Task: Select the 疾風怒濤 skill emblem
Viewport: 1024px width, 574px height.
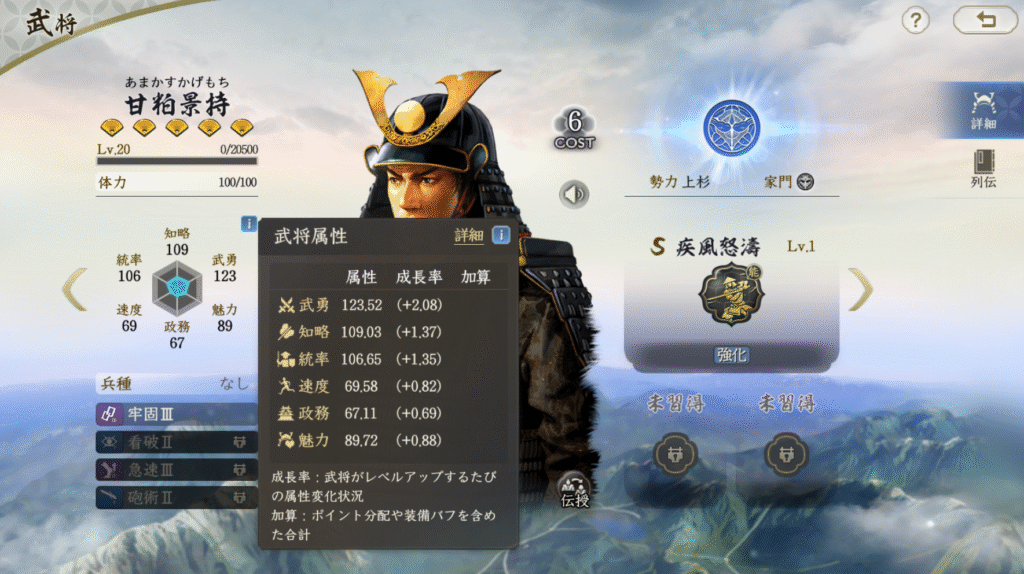Action: tap(731, 298)
